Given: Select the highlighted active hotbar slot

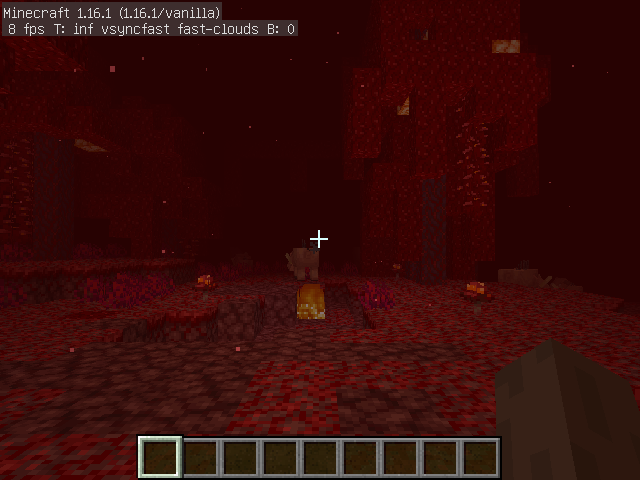Looking at the screenshot, I should (x=160, y=458).
